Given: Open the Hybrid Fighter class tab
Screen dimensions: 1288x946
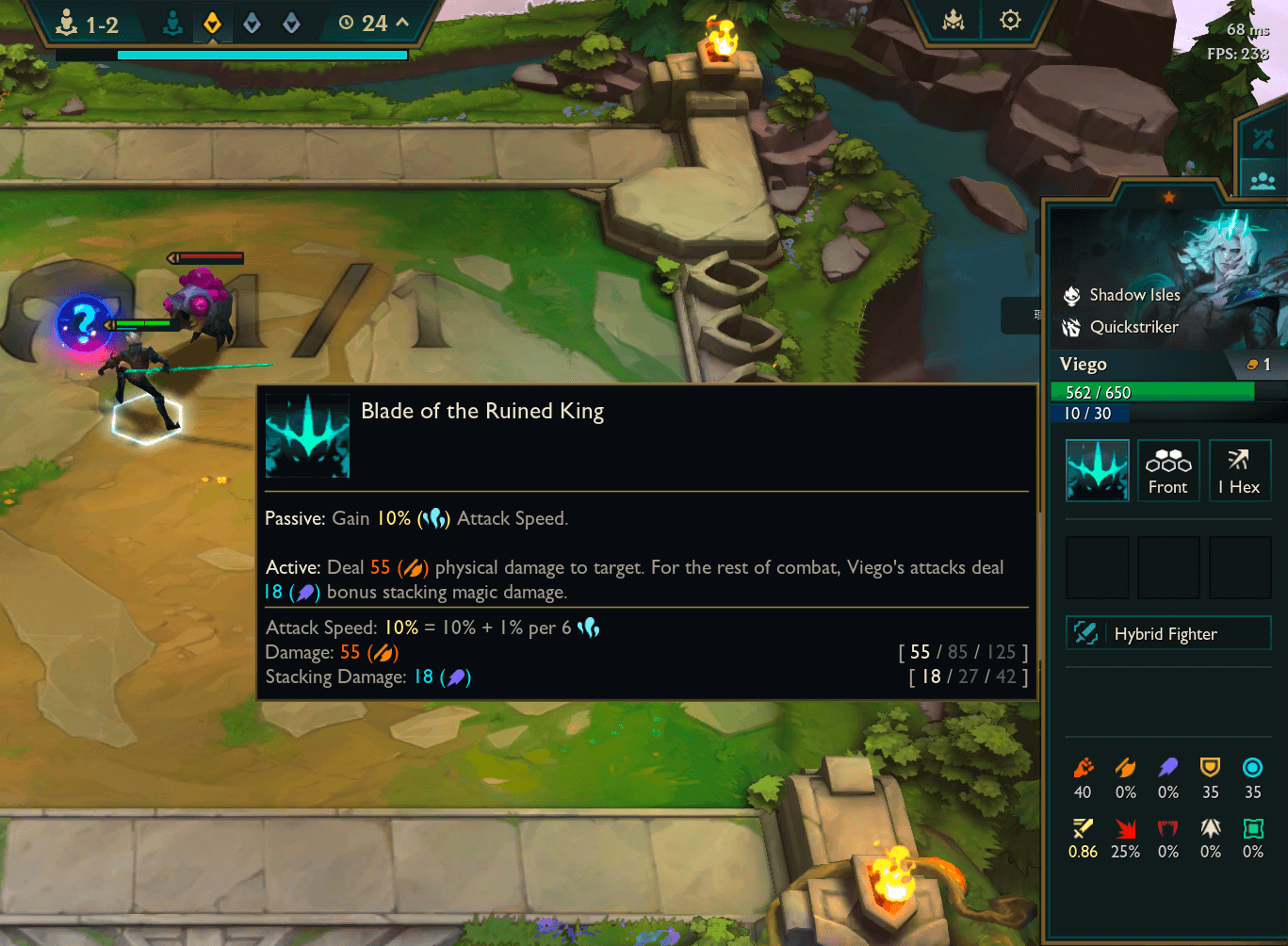Looking at the screenshot, I should (1168, 632).
